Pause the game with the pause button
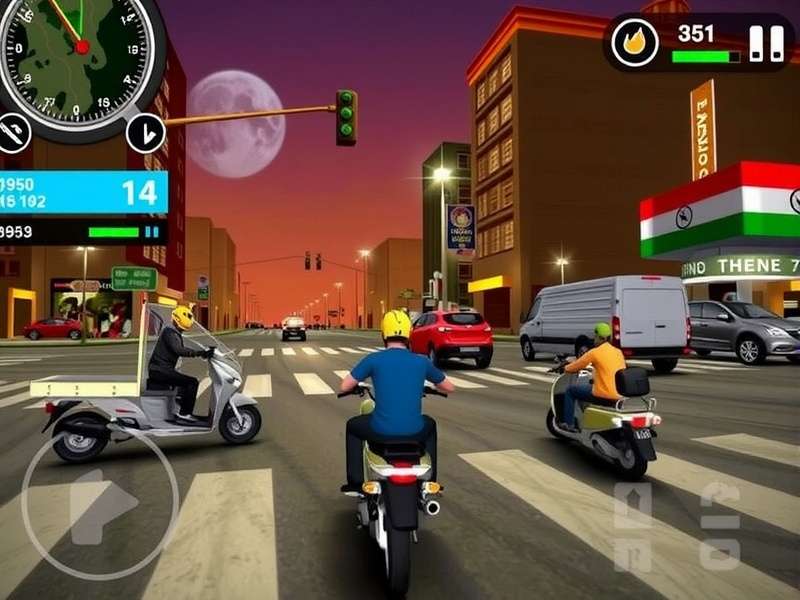This screenshot has width=800, height=600. point(767,43)
